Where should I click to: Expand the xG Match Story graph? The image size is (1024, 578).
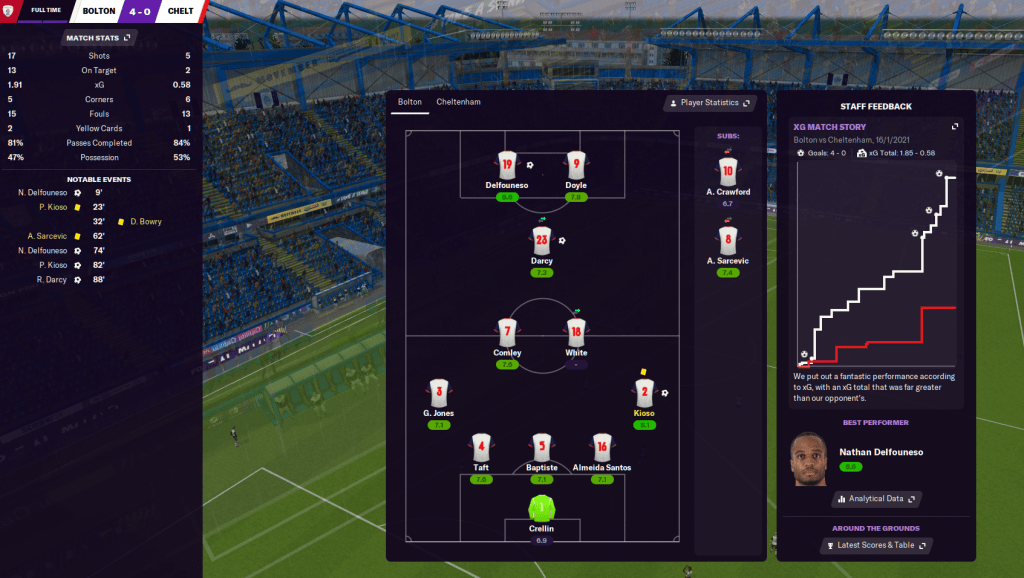[x=954, y=127]
